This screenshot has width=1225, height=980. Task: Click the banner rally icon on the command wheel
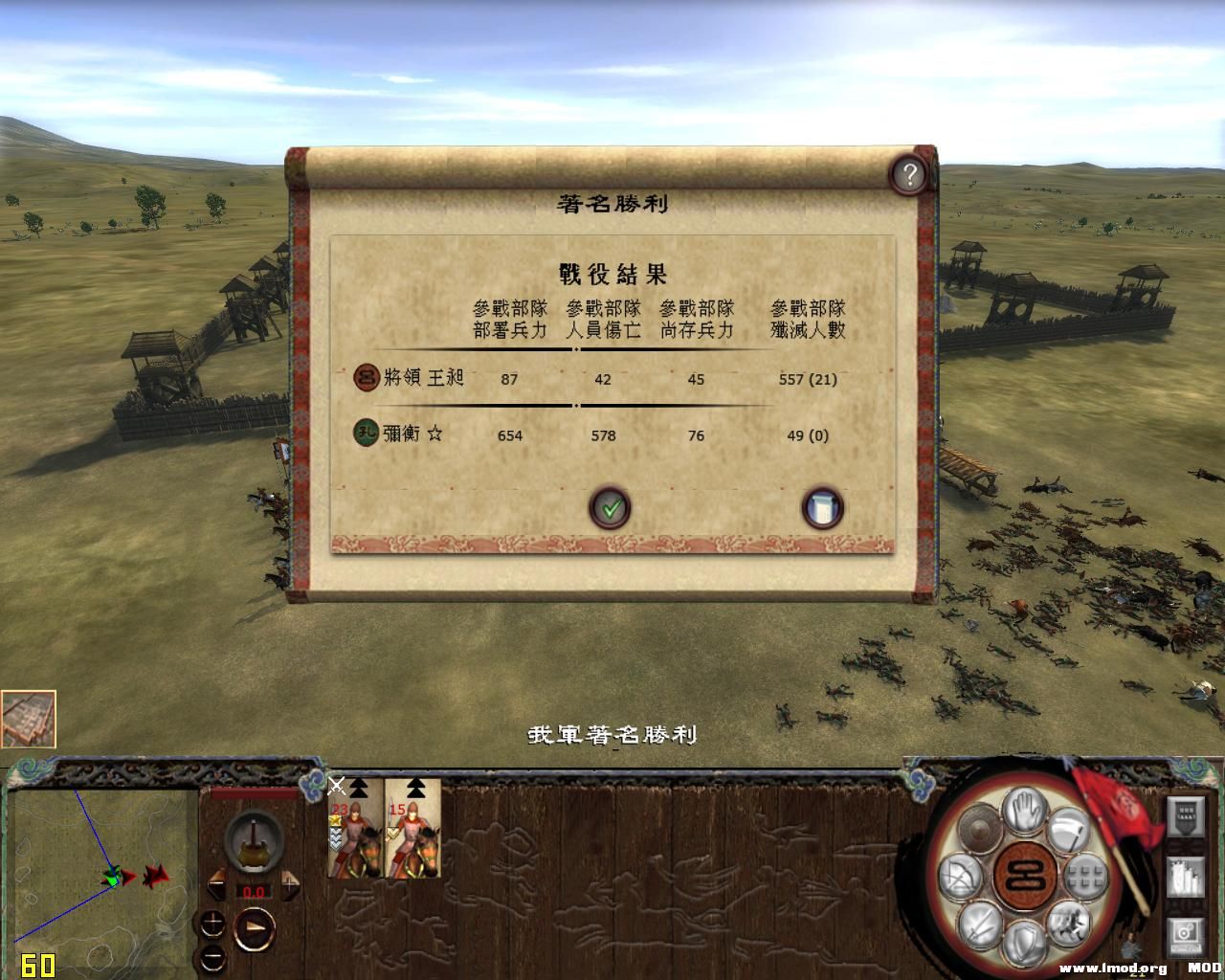click(x=1069, y=831)
